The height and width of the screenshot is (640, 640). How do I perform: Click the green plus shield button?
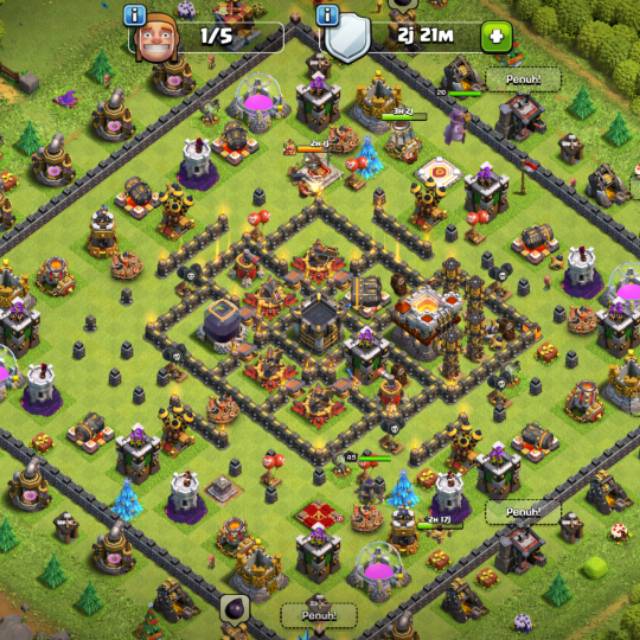496,38
